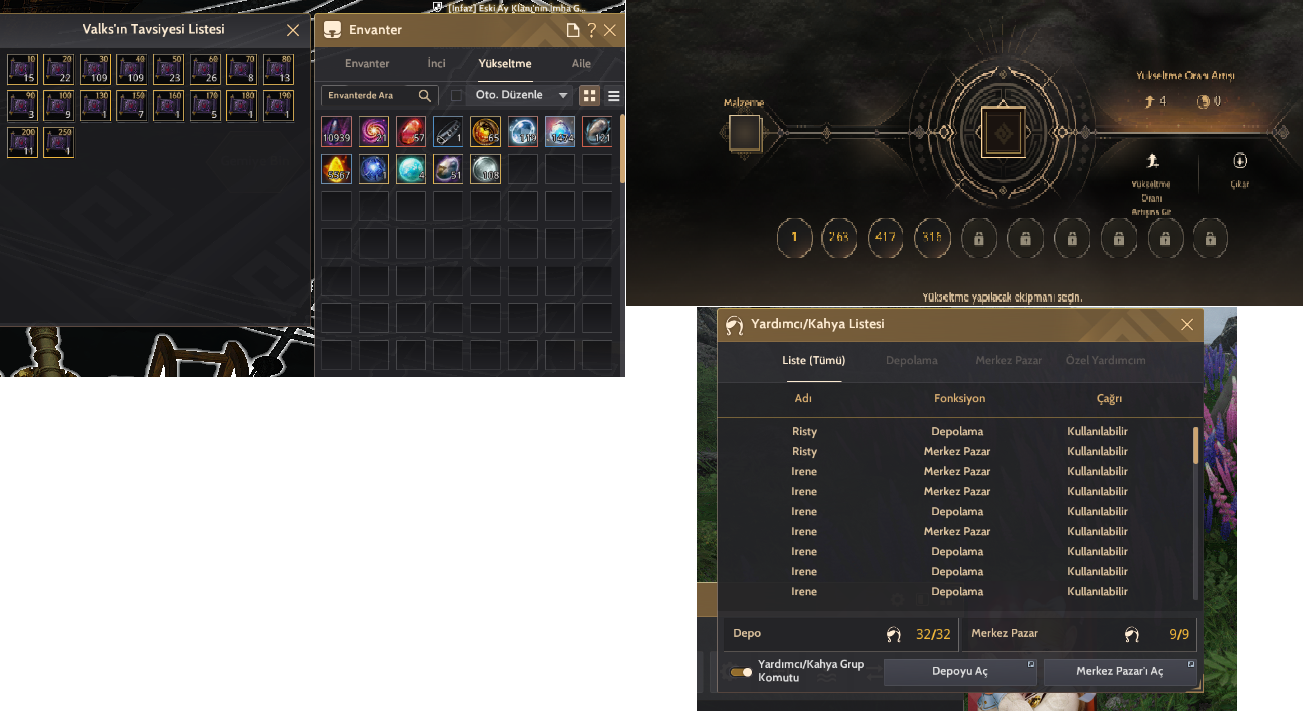Enable the checkbox next to Oto. Düzenle
The width and height of the screenshot is (1315, 720).
(x=457, y=94)
